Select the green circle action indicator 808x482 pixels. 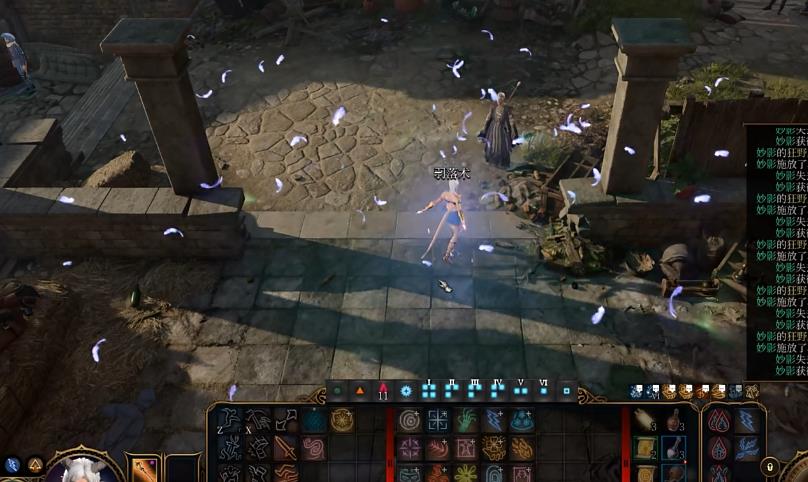tap(337, 391)
